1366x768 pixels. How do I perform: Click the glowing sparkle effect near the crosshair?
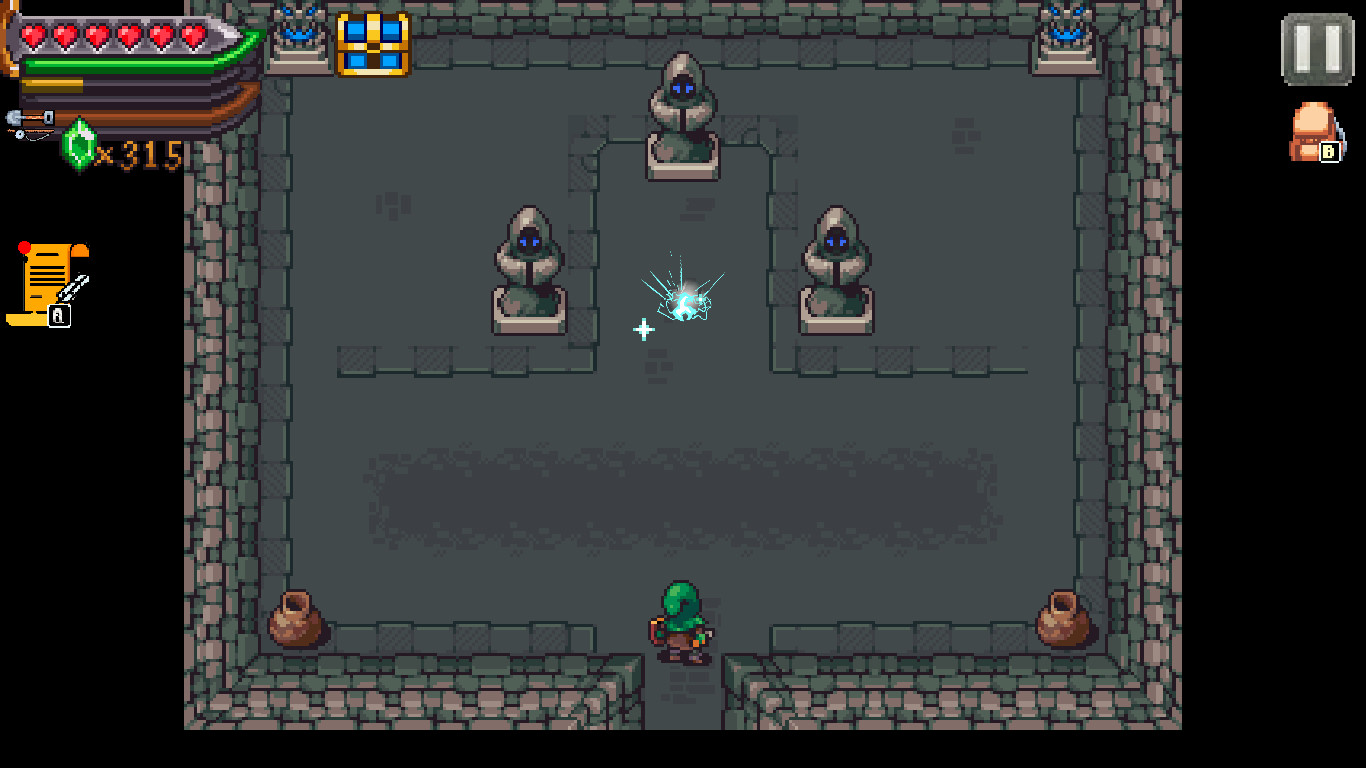click(688, 295)
